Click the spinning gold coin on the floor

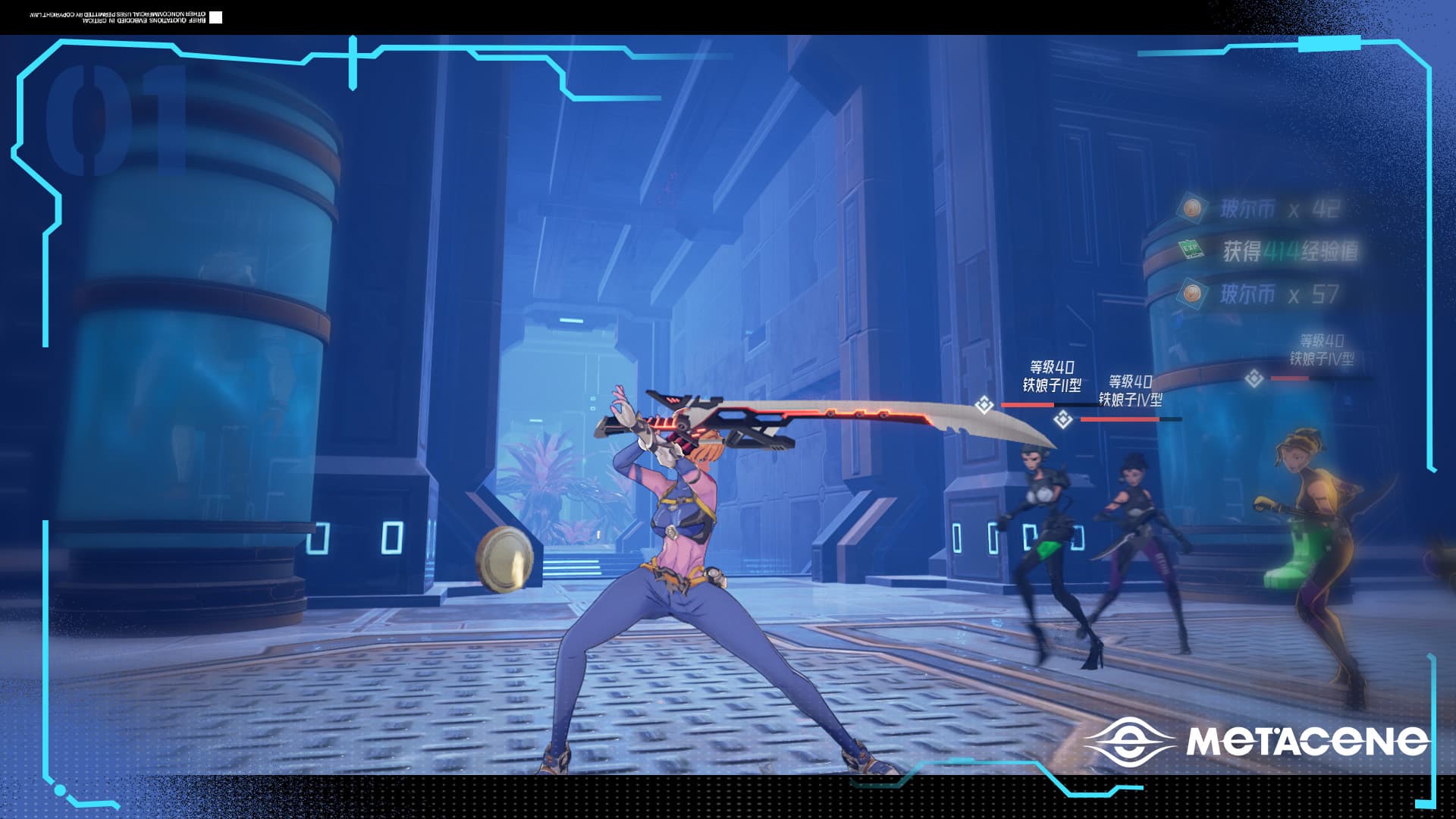506,558
